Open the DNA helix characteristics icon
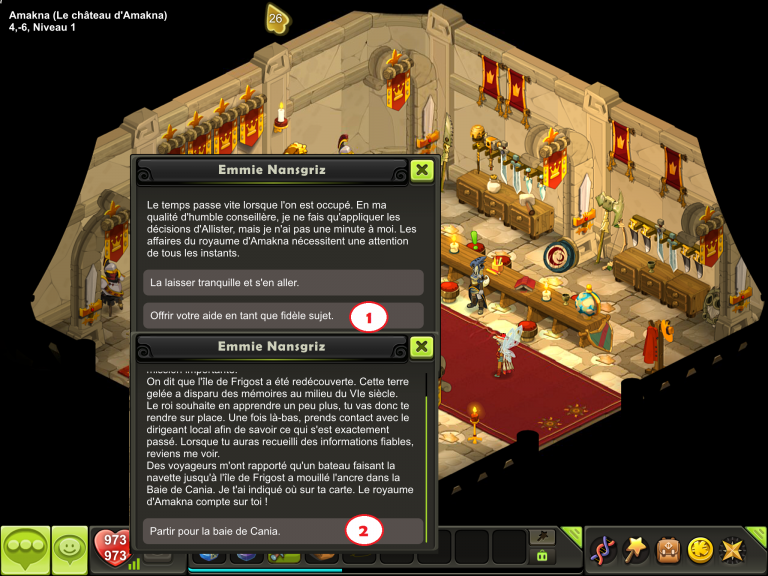Image resolution: width=768 pixels, height=576 pixels. coord(602,549)
